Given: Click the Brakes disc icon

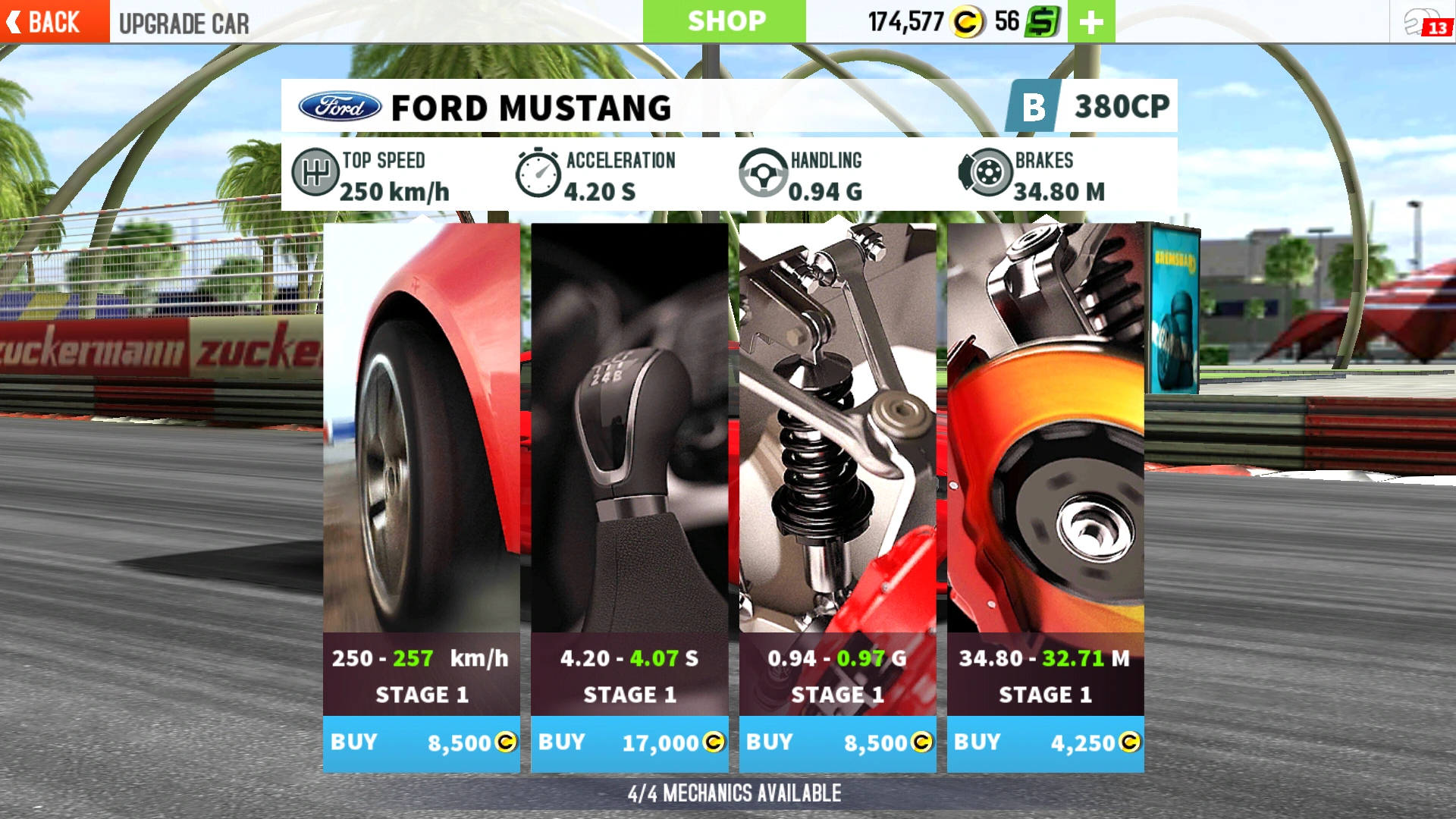Looking at the screenshot, I should [x=986, y=173].
